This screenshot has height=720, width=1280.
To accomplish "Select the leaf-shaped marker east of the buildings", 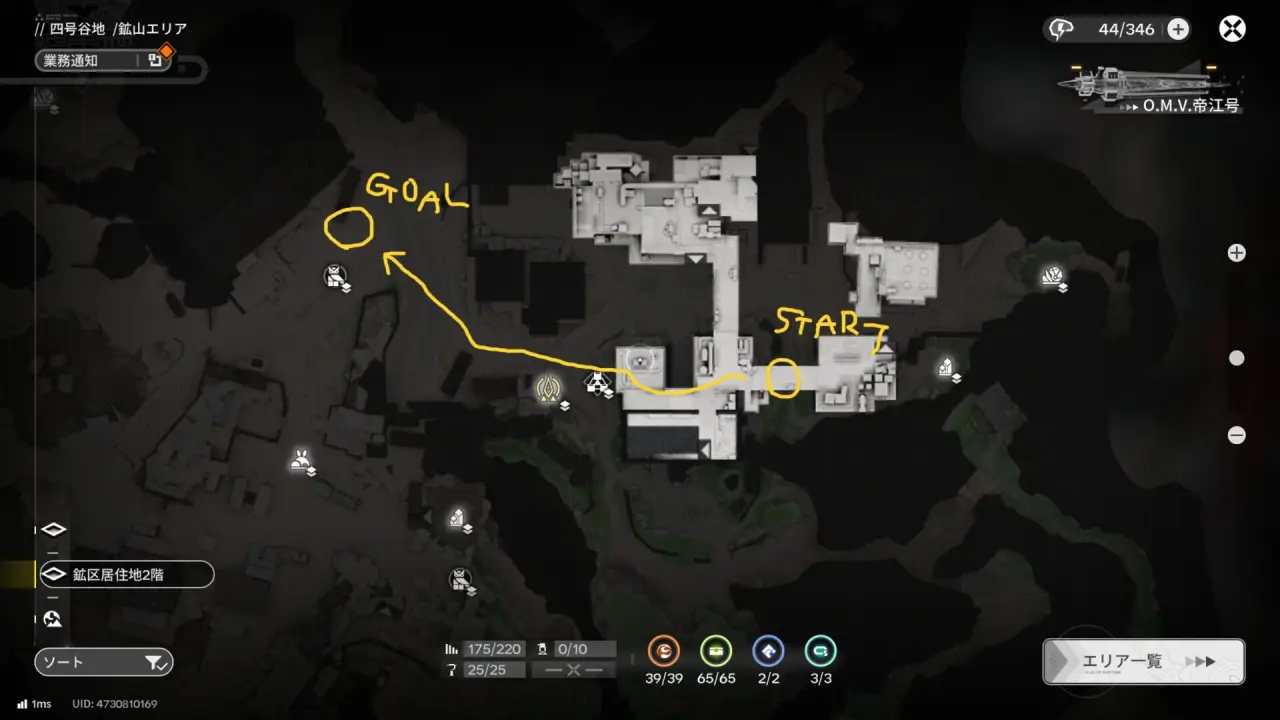I will [1051, 275].
